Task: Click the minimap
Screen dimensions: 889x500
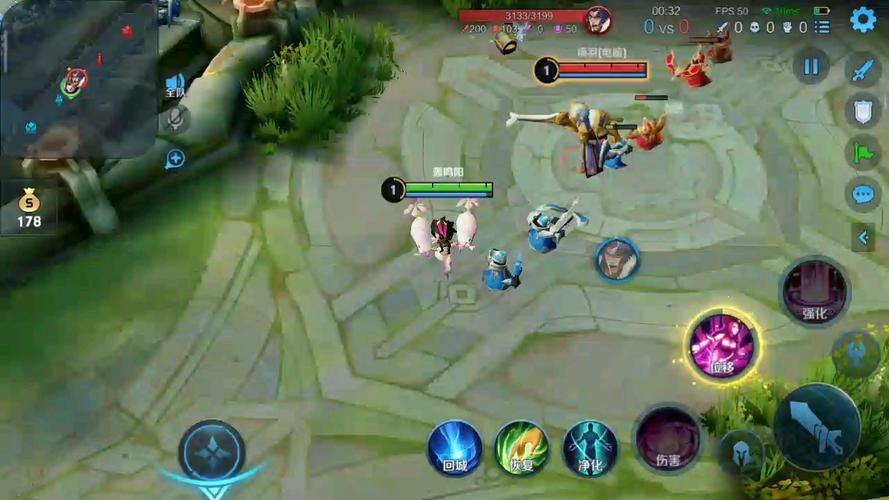Action: click(78, 78)
